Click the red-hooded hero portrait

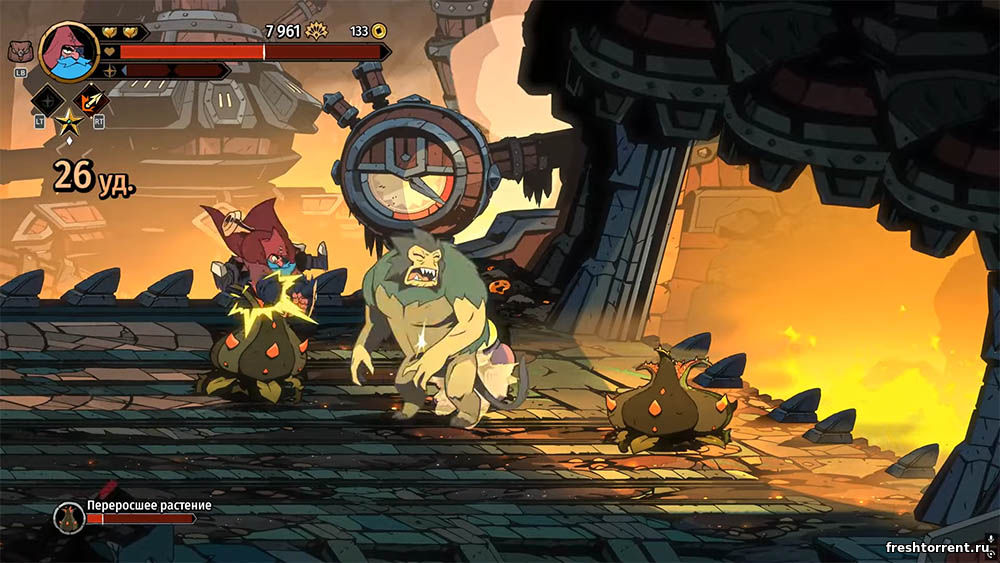[x=68, y=51]
